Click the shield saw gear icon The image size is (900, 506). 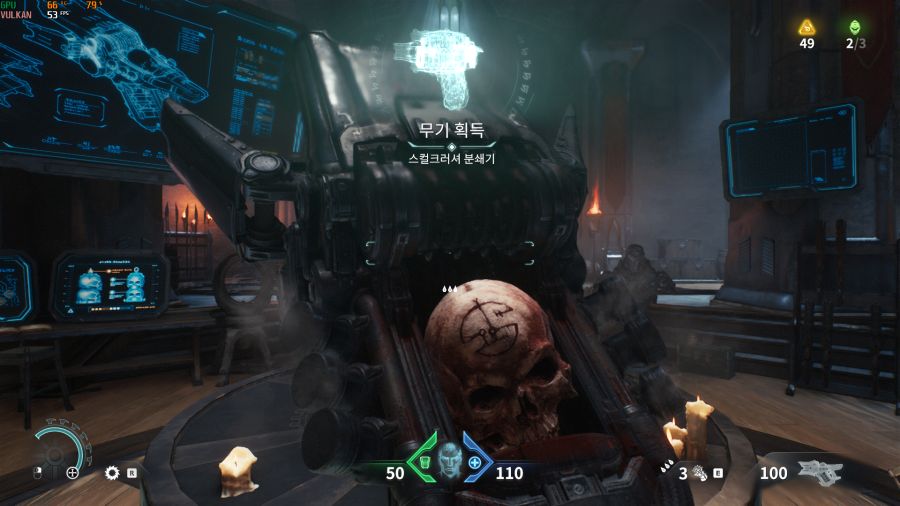click(x=112, y=472)
